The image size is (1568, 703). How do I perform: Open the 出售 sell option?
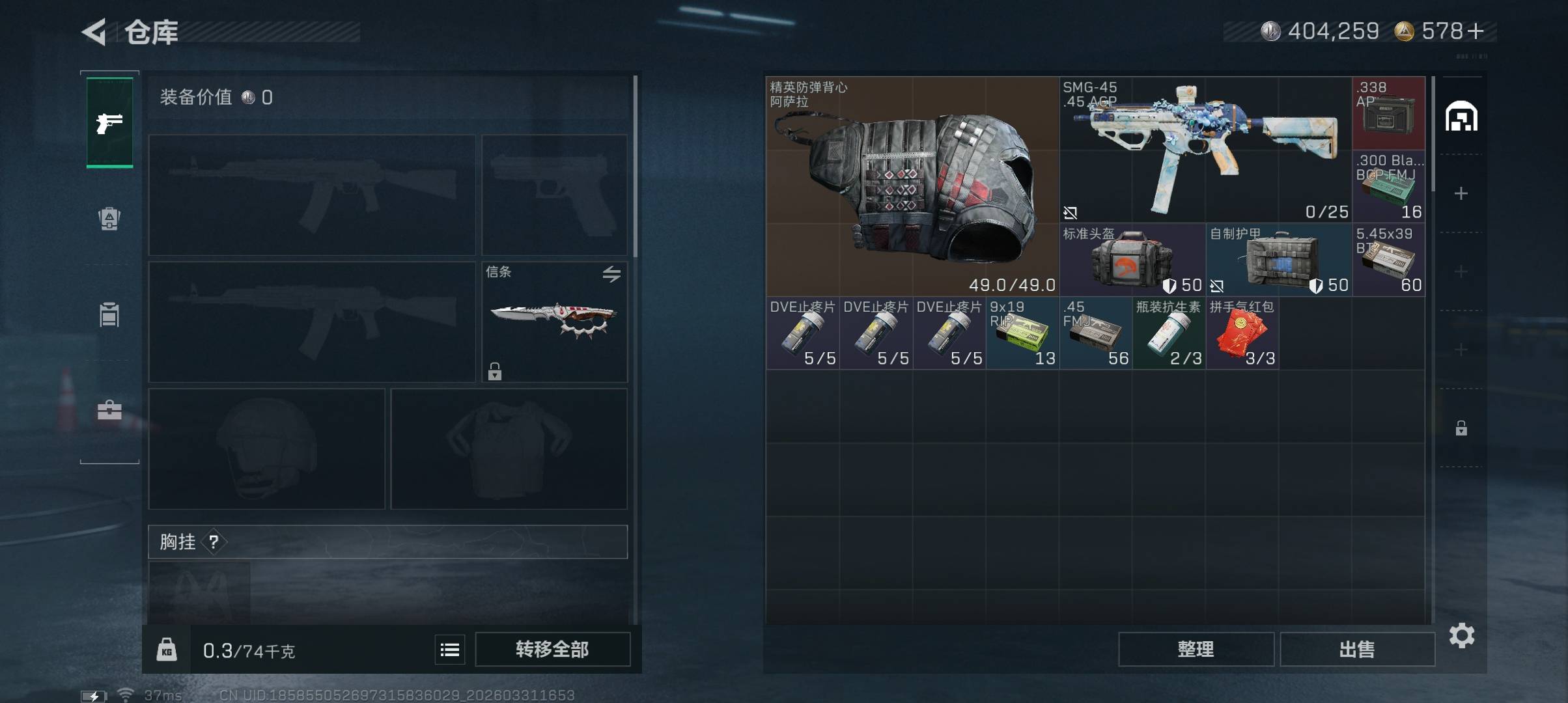[x=1357, y=649]
